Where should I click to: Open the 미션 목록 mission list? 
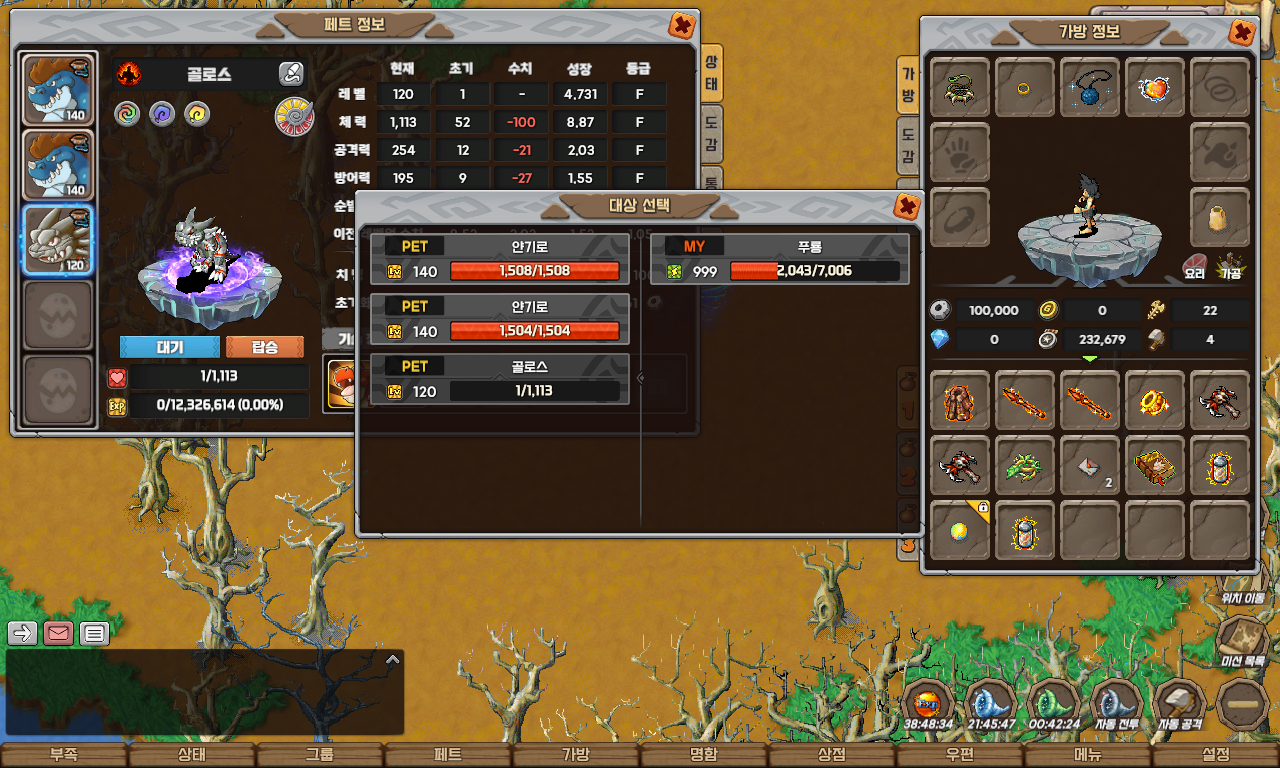click(x=1243, y=640)
